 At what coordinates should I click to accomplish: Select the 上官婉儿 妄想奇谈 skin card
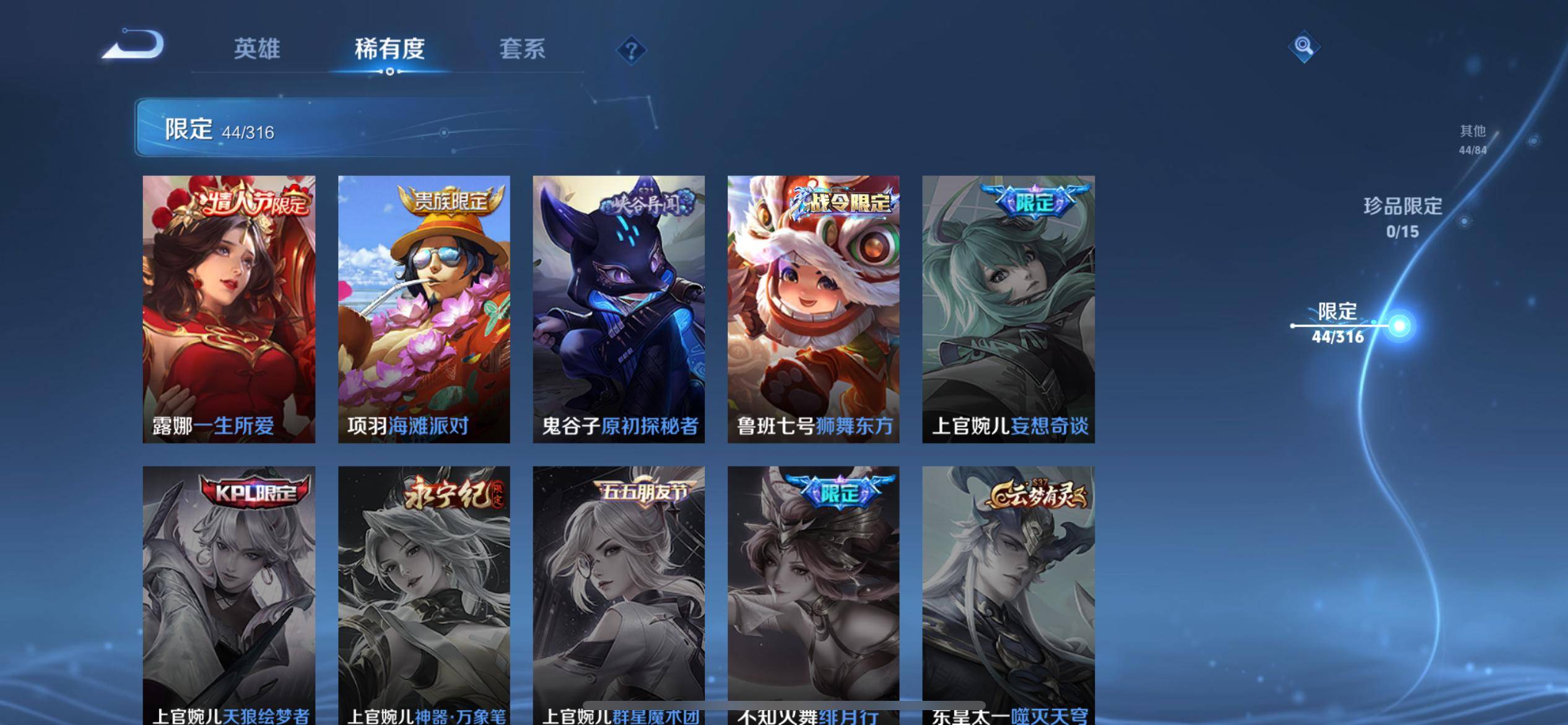1008,309
